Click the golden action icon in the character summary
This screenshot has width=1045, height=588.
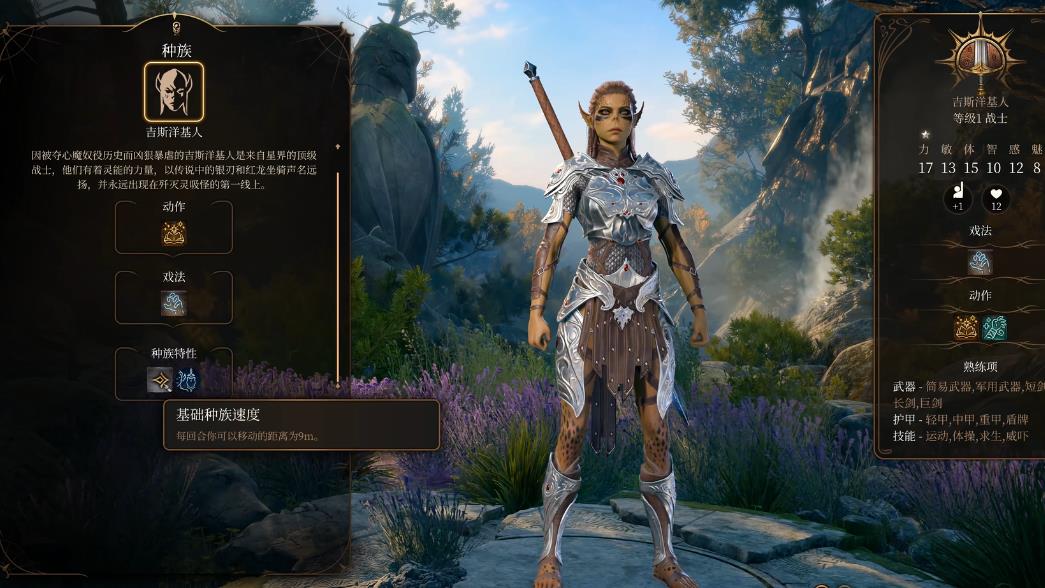click(x=966, y=327)
